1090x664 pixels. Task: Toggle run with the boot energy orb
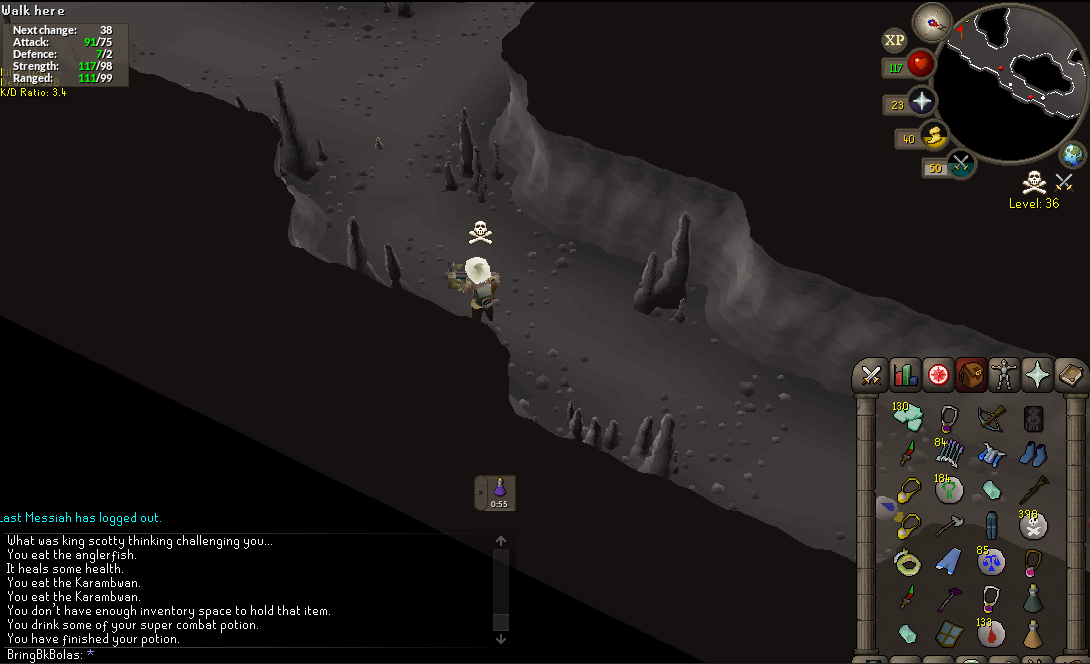[x=932, y=137]
